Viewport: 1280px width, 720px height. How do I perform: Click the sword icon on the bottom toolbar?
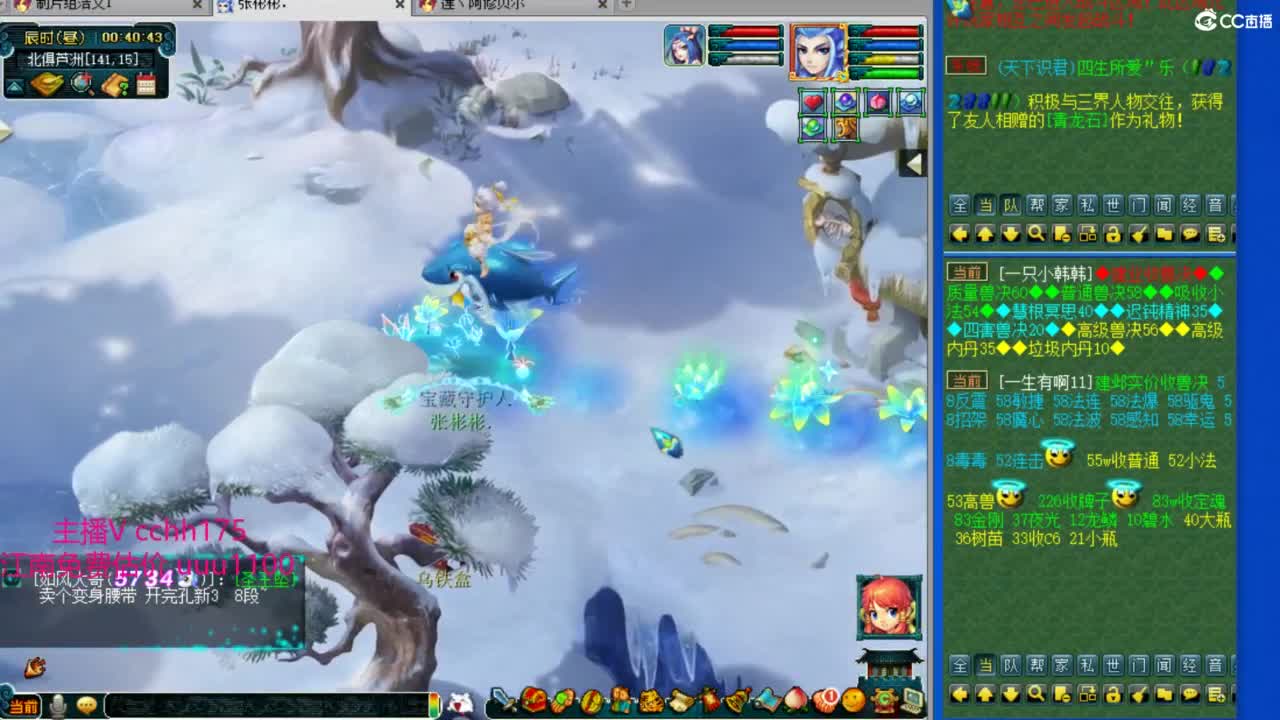point(503,700)
